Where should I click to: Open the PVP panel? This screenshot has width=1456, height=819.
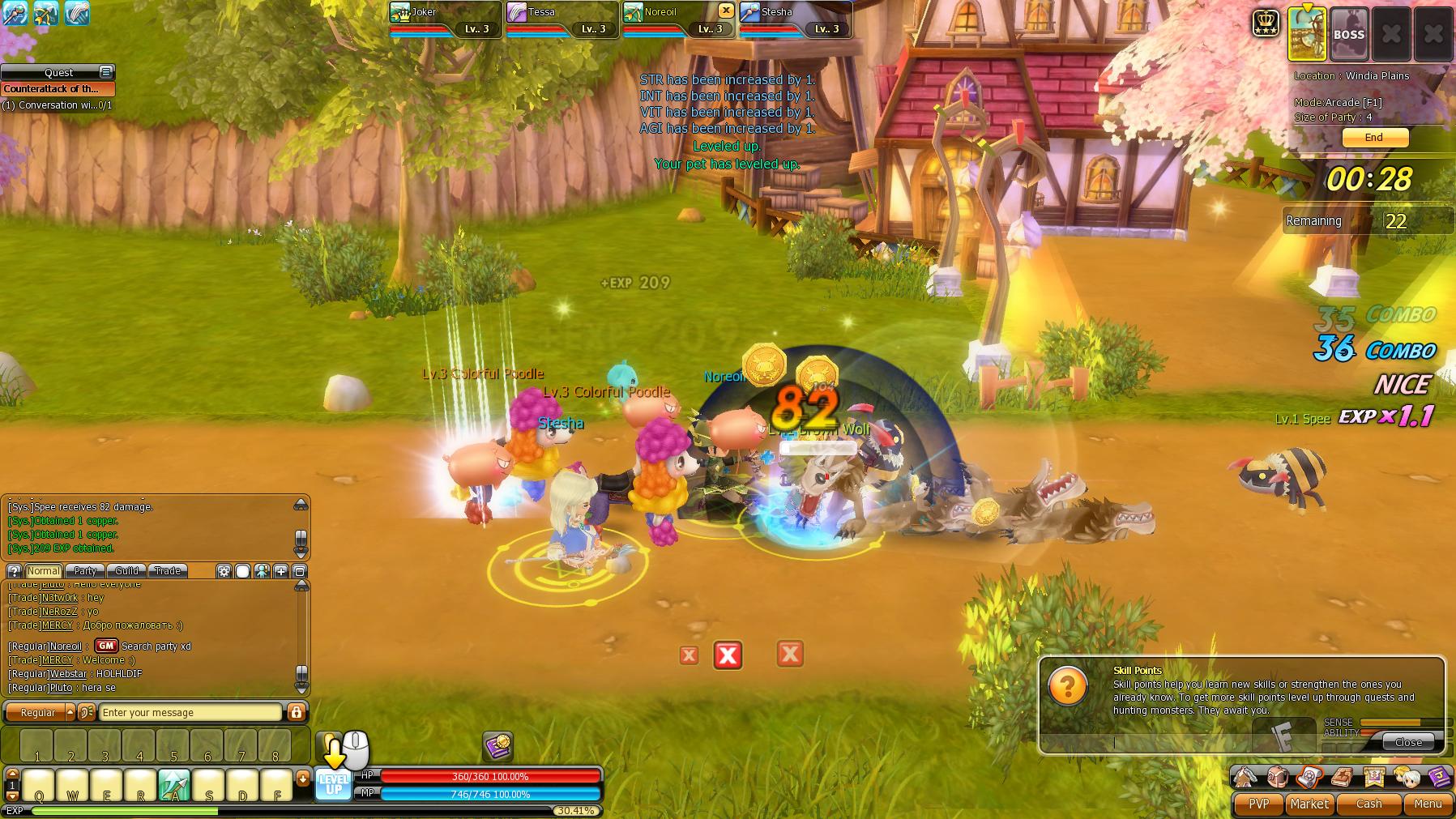click(x=1258, y=804)
